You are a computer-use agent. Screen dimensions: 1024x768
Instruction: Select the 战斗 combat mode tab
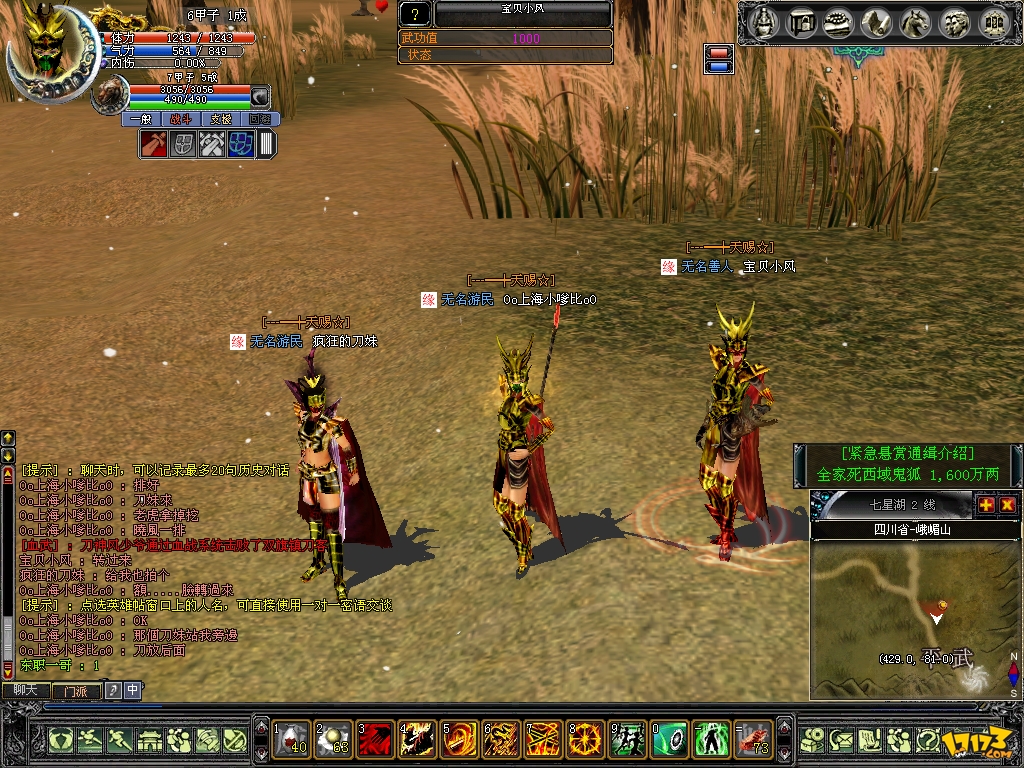181,119
